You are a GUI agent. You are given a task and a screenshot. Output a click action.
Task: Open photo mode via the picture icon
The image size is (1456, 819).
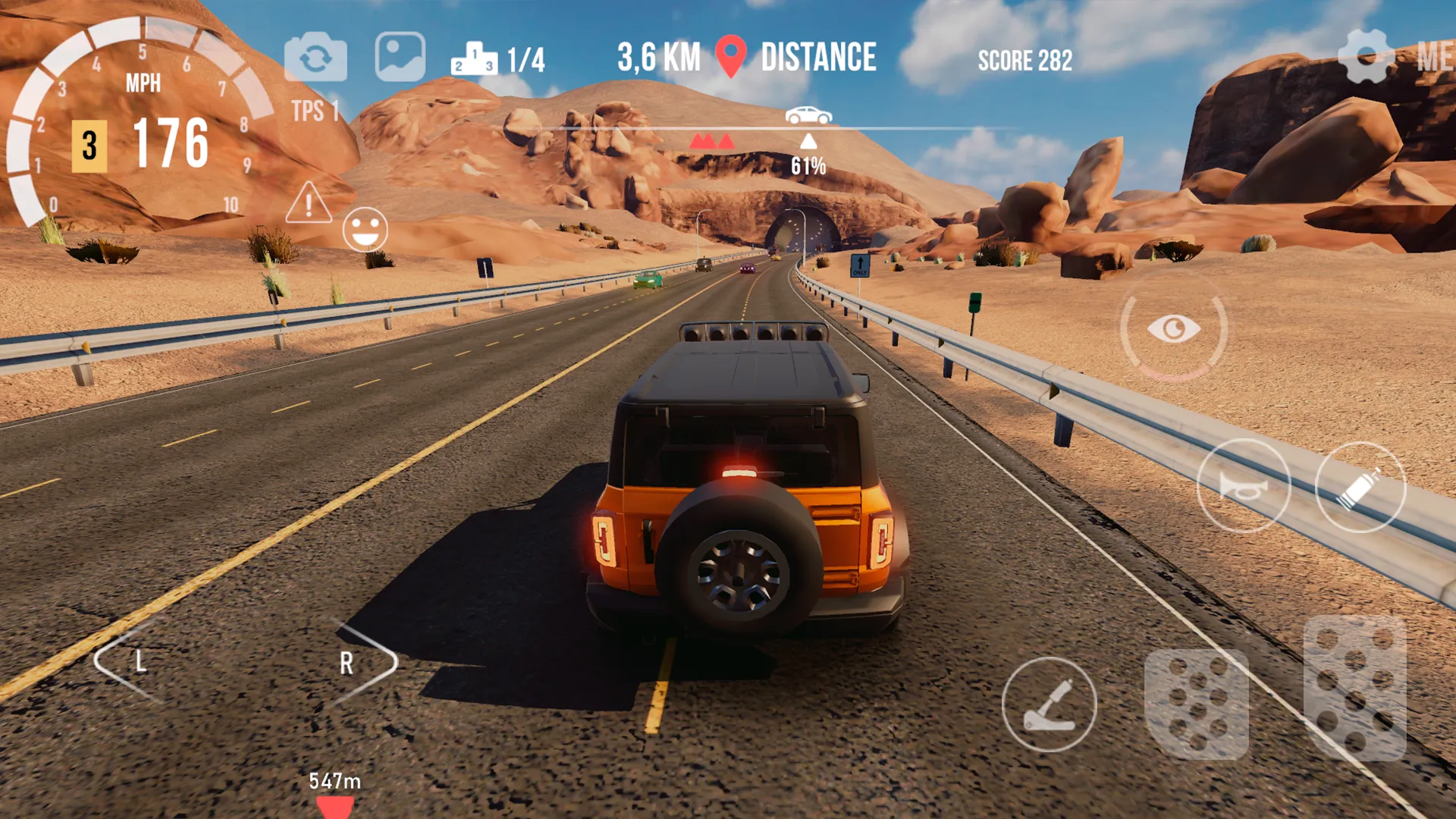pyautogui.click(x=400, y=58)
